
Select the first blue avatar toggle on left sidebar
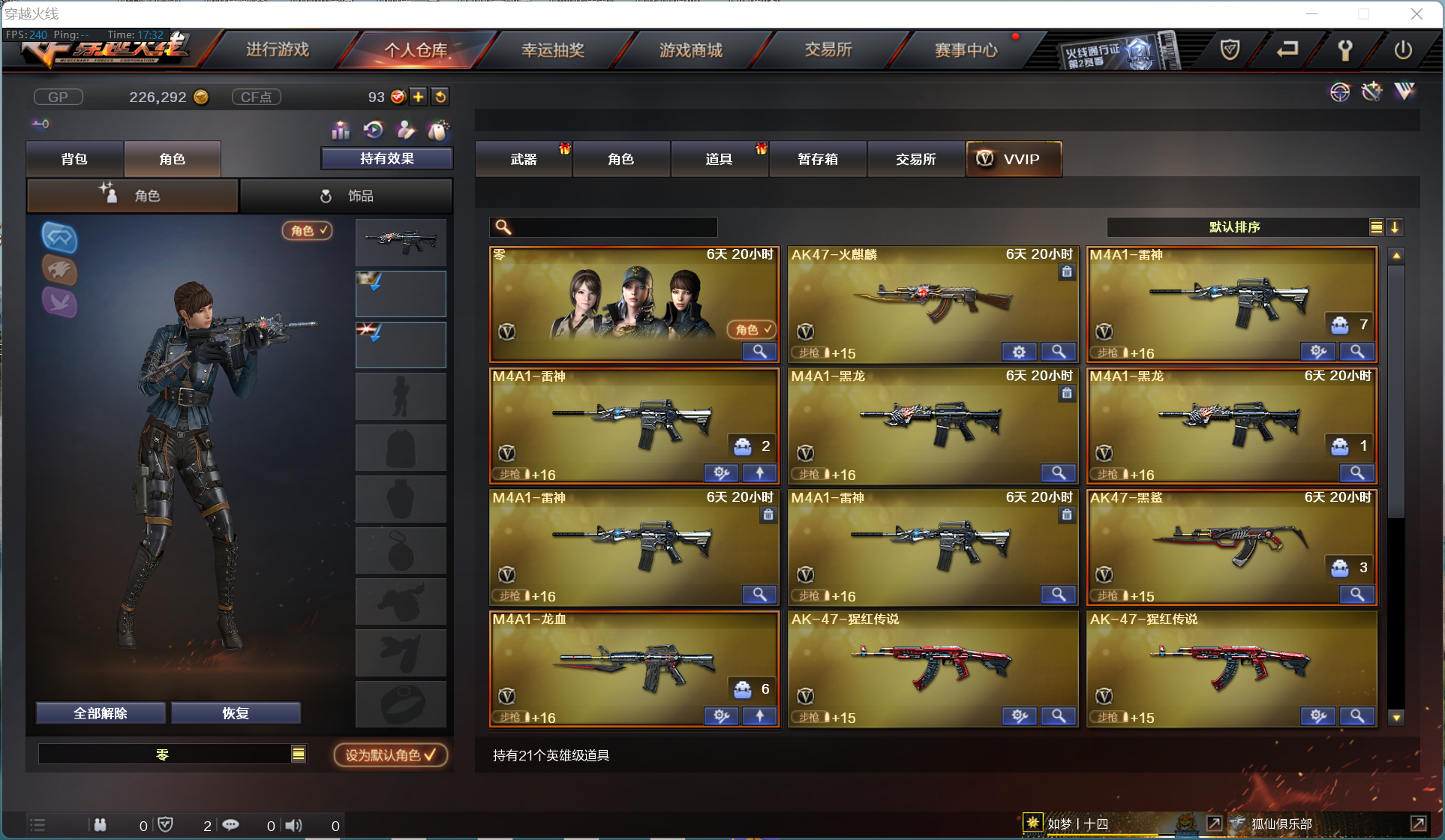[59, 238]
